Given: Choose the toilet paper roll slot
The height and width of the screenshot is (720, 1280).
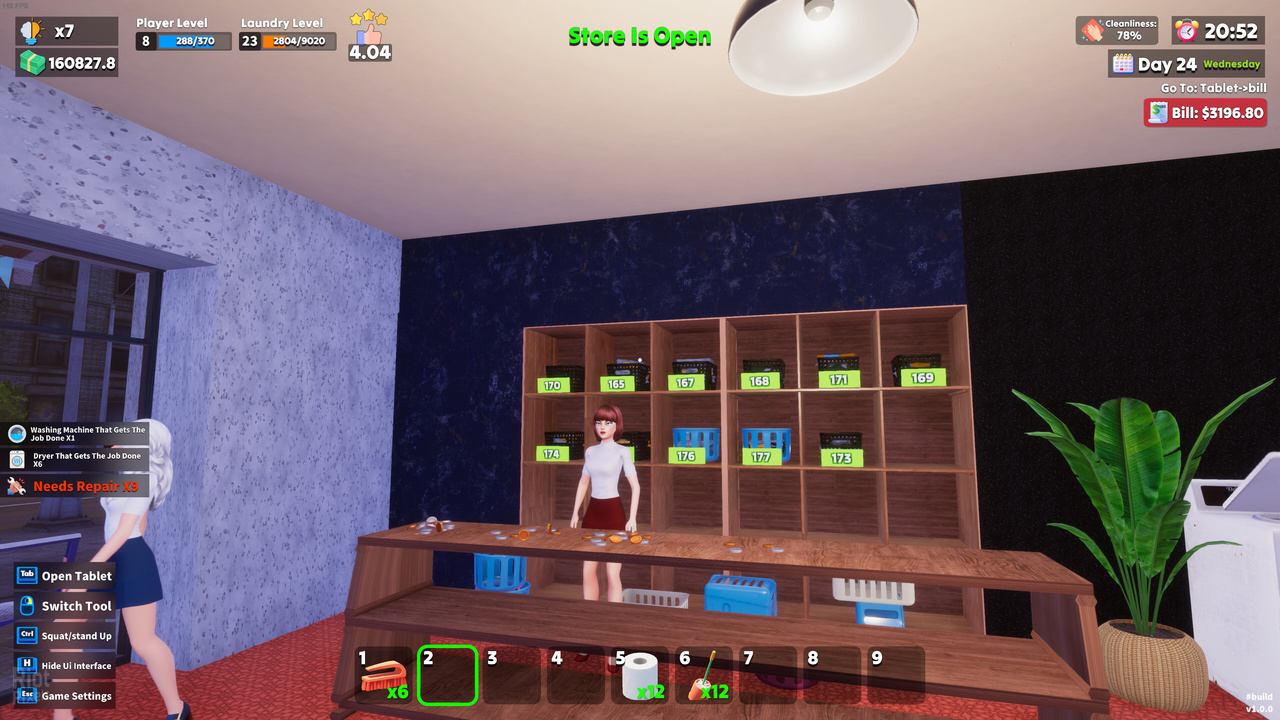Looking at the screenshot, I should pos(641,676).
